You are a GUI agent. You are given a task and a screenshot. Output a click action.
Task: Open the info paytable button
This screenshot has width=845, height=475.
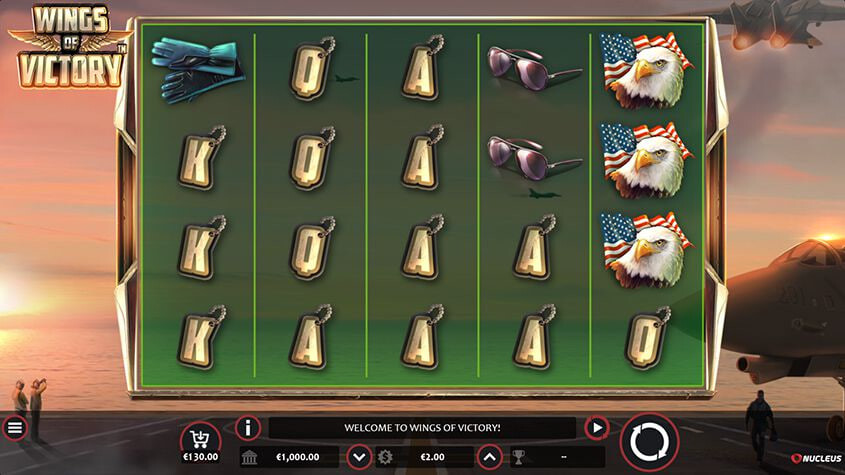click(x=248, y=428)
